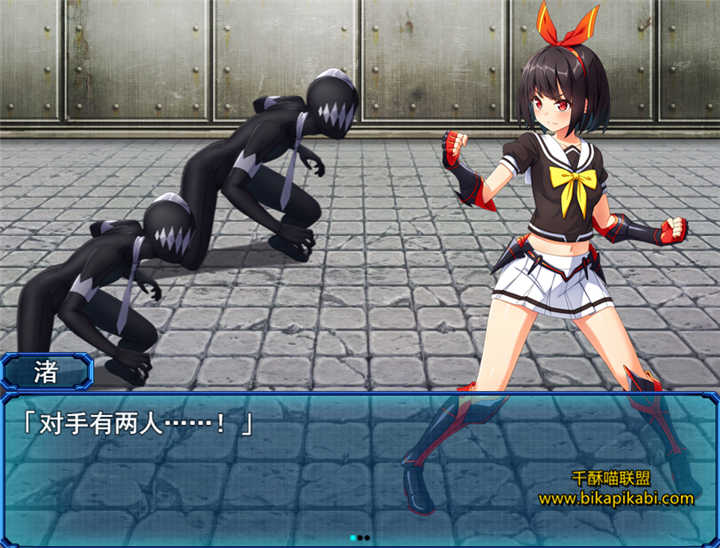
Task: Click the dialogue continue dots indicator
Action: click(x=360, y=537)
